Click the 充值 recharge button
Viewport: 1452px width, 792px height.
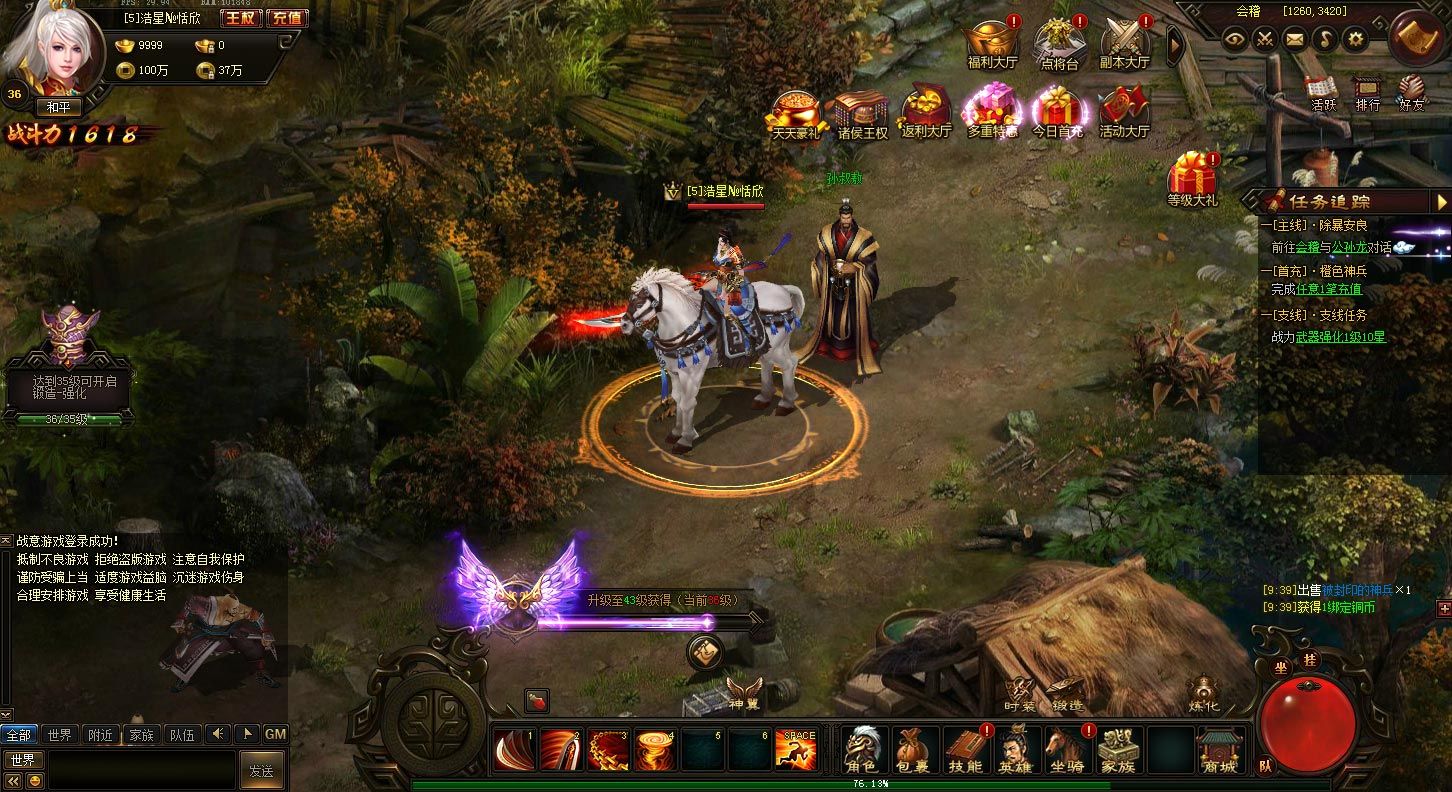click(x=288, y=18)
